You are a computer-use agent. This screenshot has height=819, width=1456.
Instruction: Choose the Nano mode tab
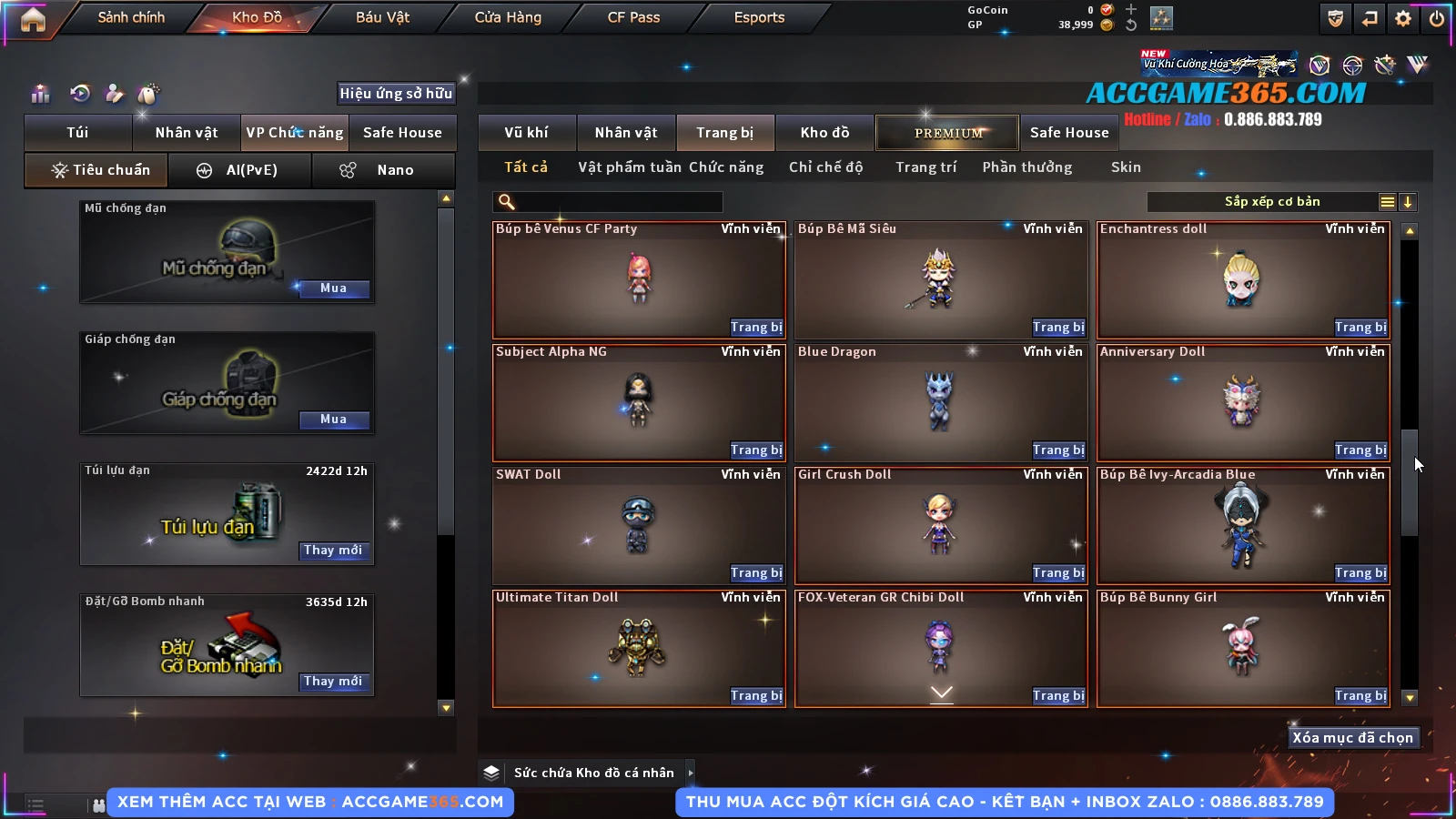coord(384,170)
